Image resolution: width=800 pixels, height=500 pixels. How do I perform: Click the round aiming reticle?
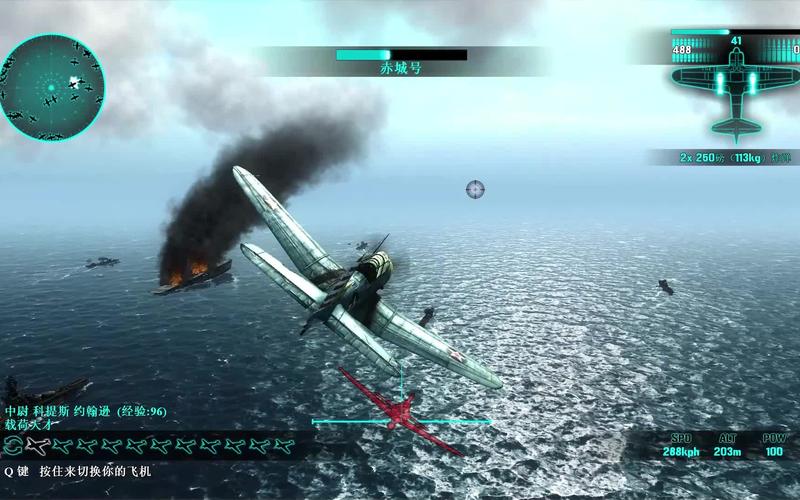click(x=475, y=189)
